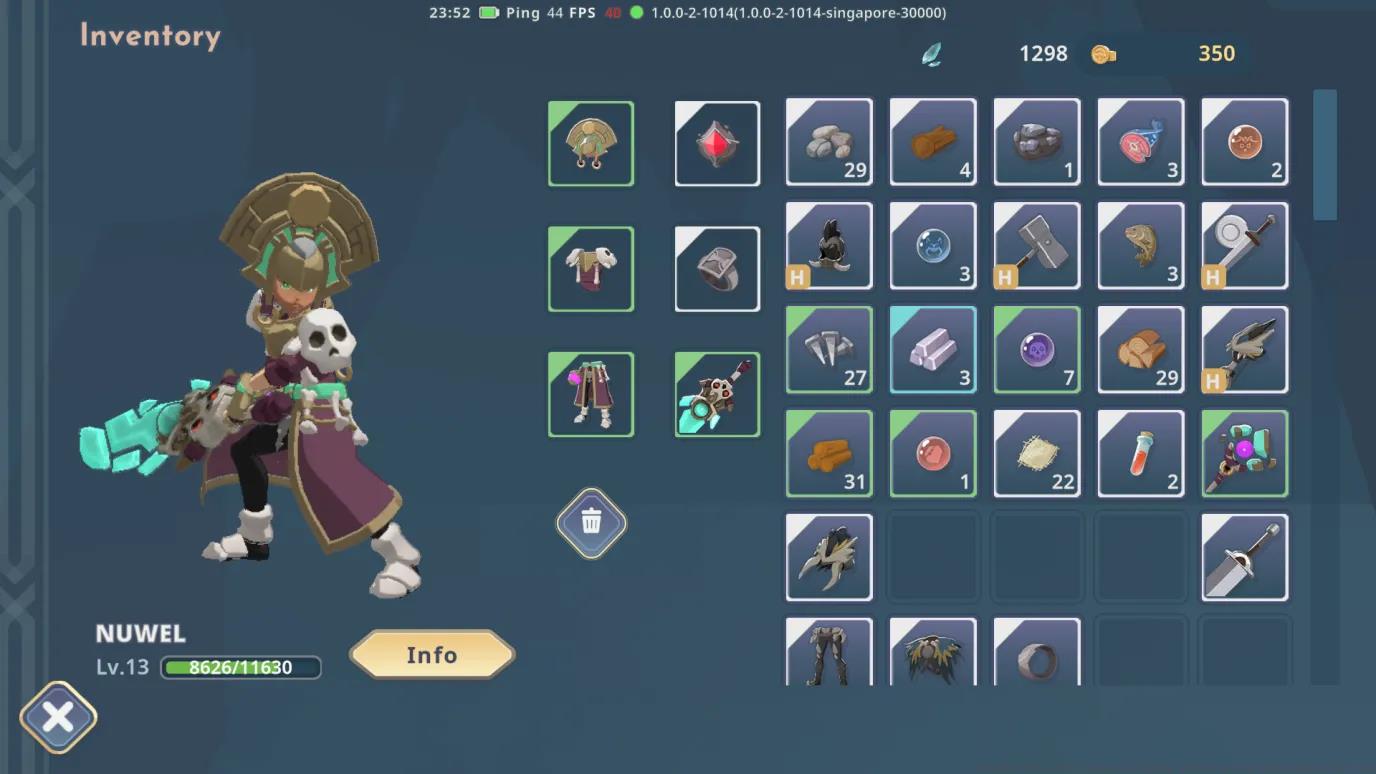
Task: Select the red potion vial stack
Action: (x=1141, y=454)
